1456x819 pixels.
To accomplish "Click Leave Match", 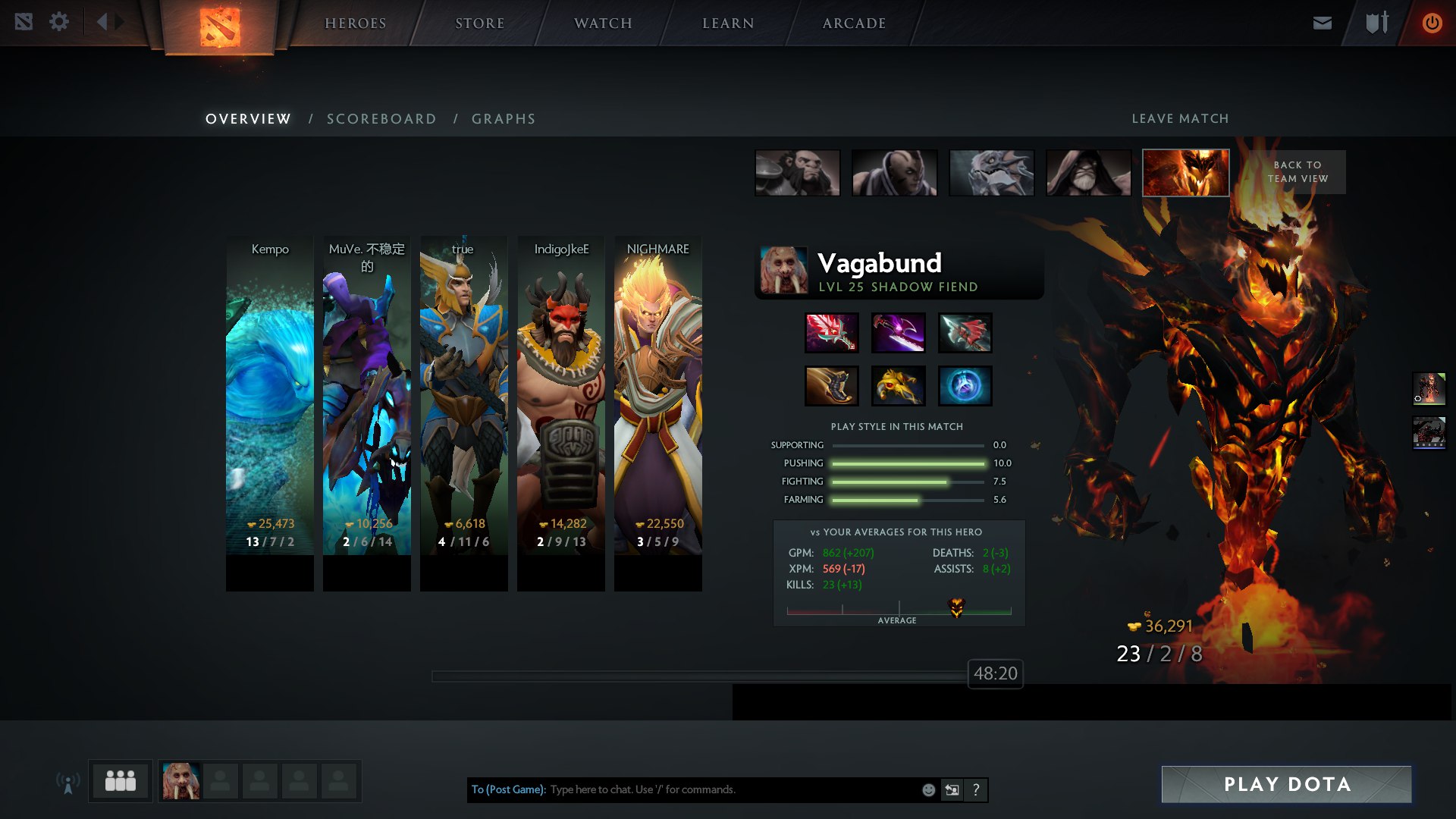I will point(1181,118).
